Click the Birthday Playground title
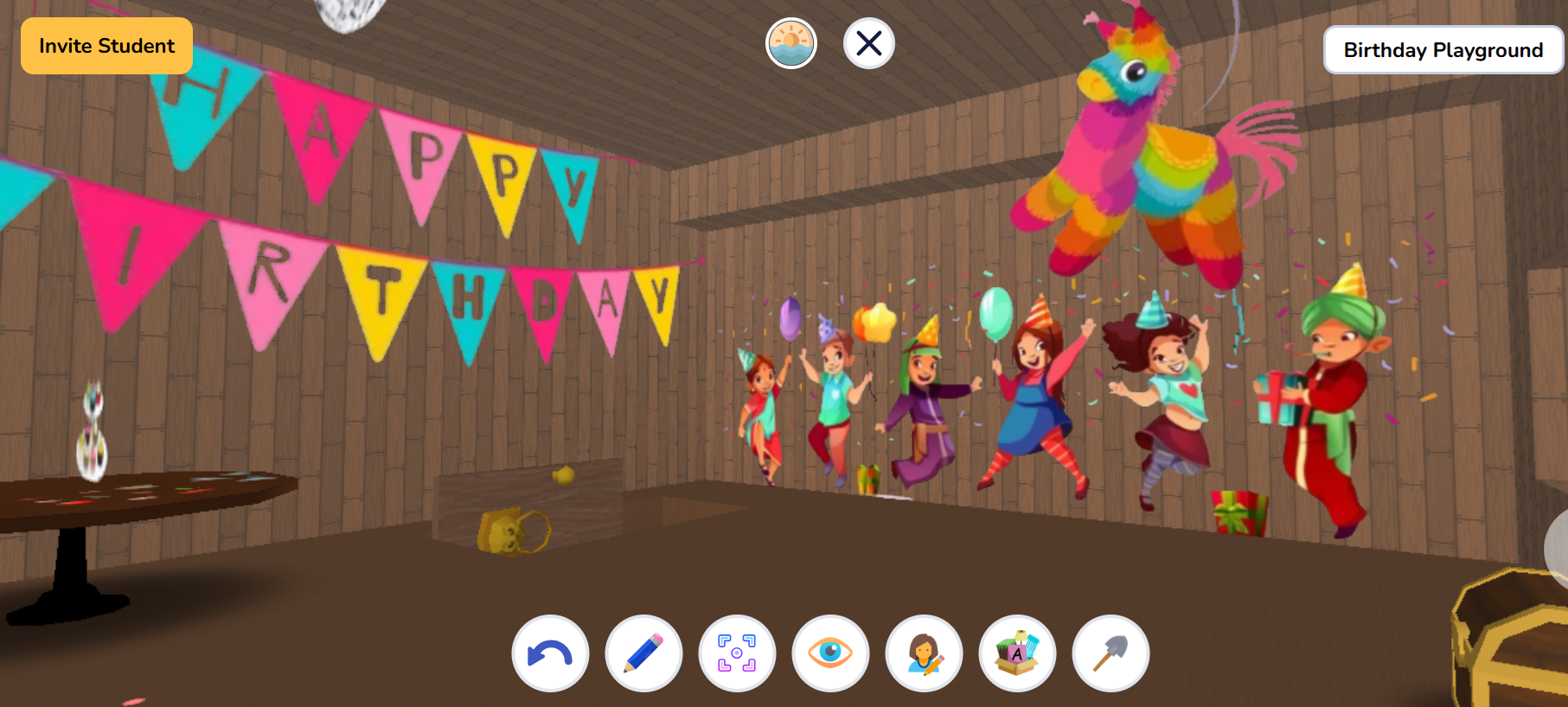Image resolution: width=1568 pixels, height=707 pixels. [x=1443, y=49]
